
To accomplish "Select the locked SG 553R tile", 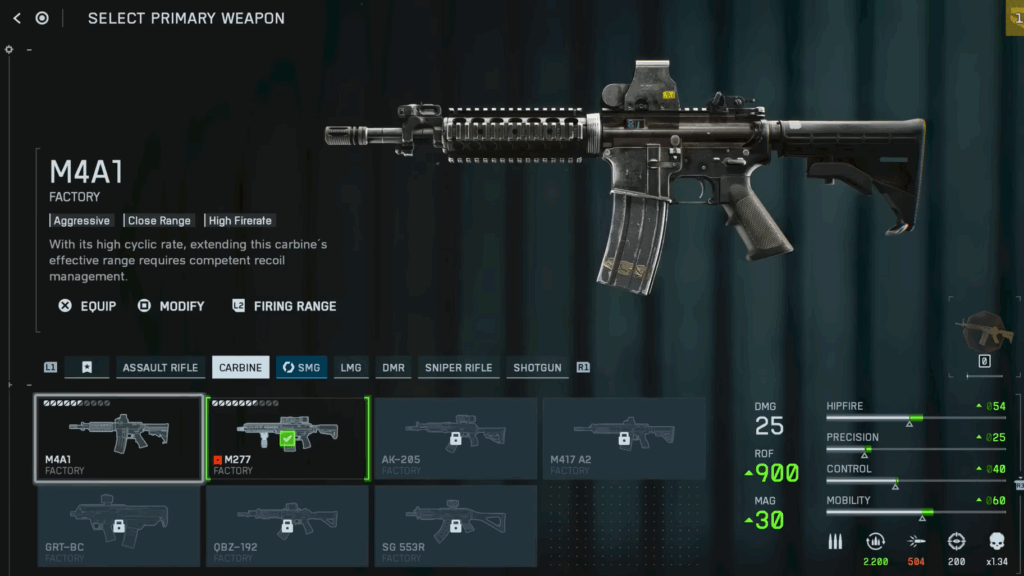I will (455, 525).
